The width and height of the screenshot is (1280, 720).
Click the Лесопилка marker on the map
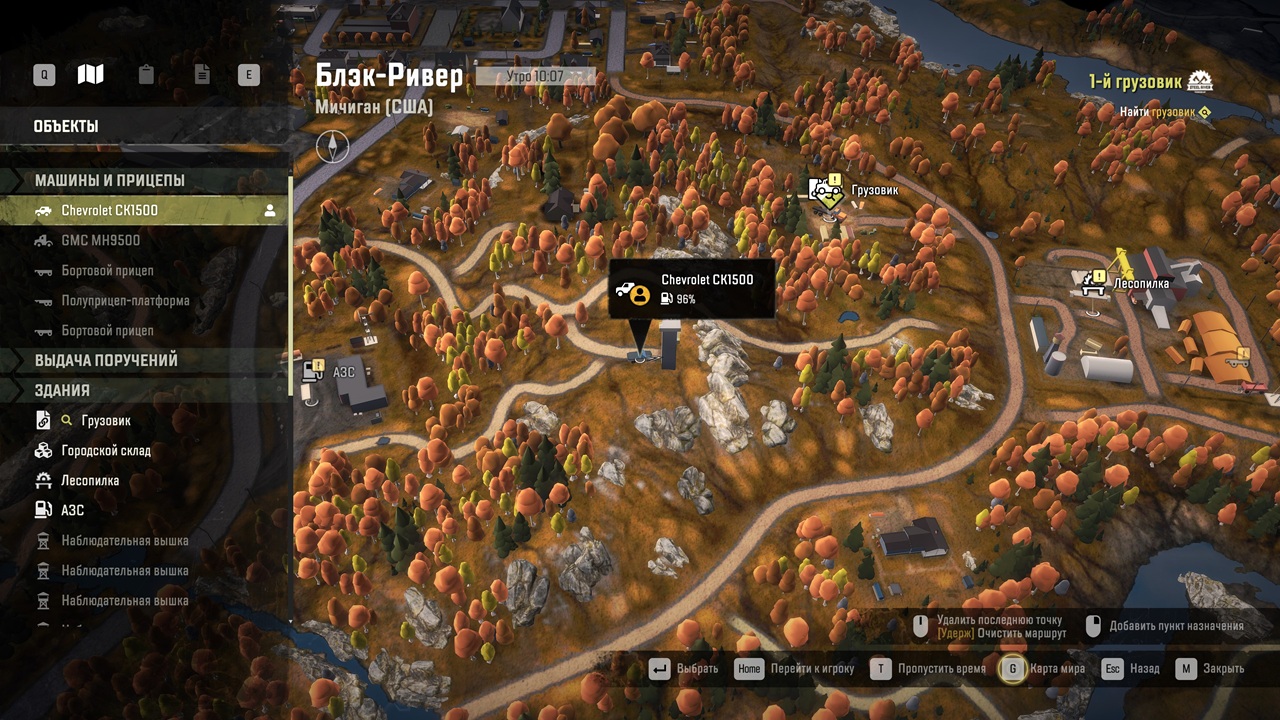click(1092, 283)
